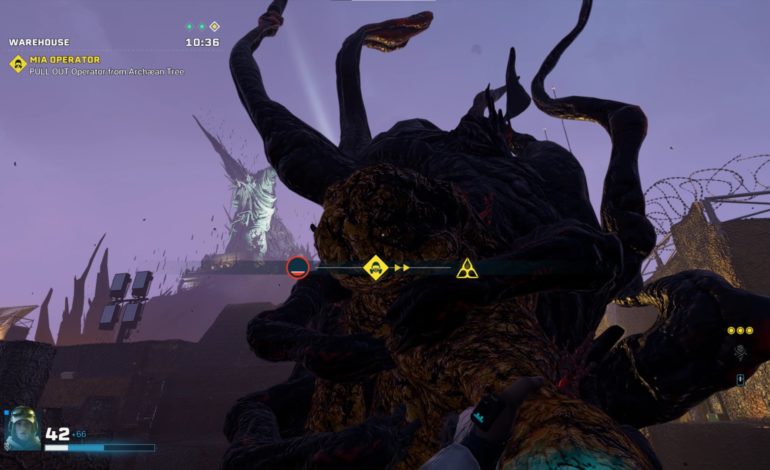Open the operator portrait in the corner
770x470 pixels.
(x=21, y=428)
